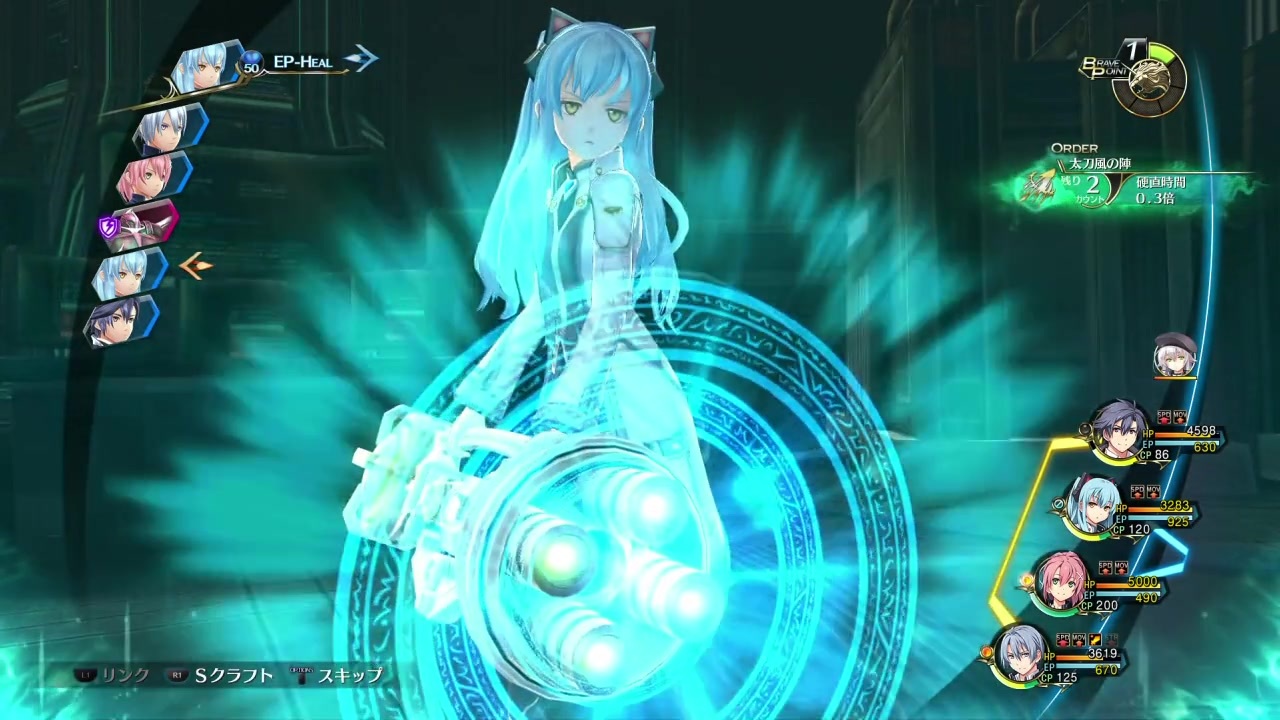Select the purple shield icon on the enemy turn slot
This screenshot has width=1280, height=720.
point(109,227)
